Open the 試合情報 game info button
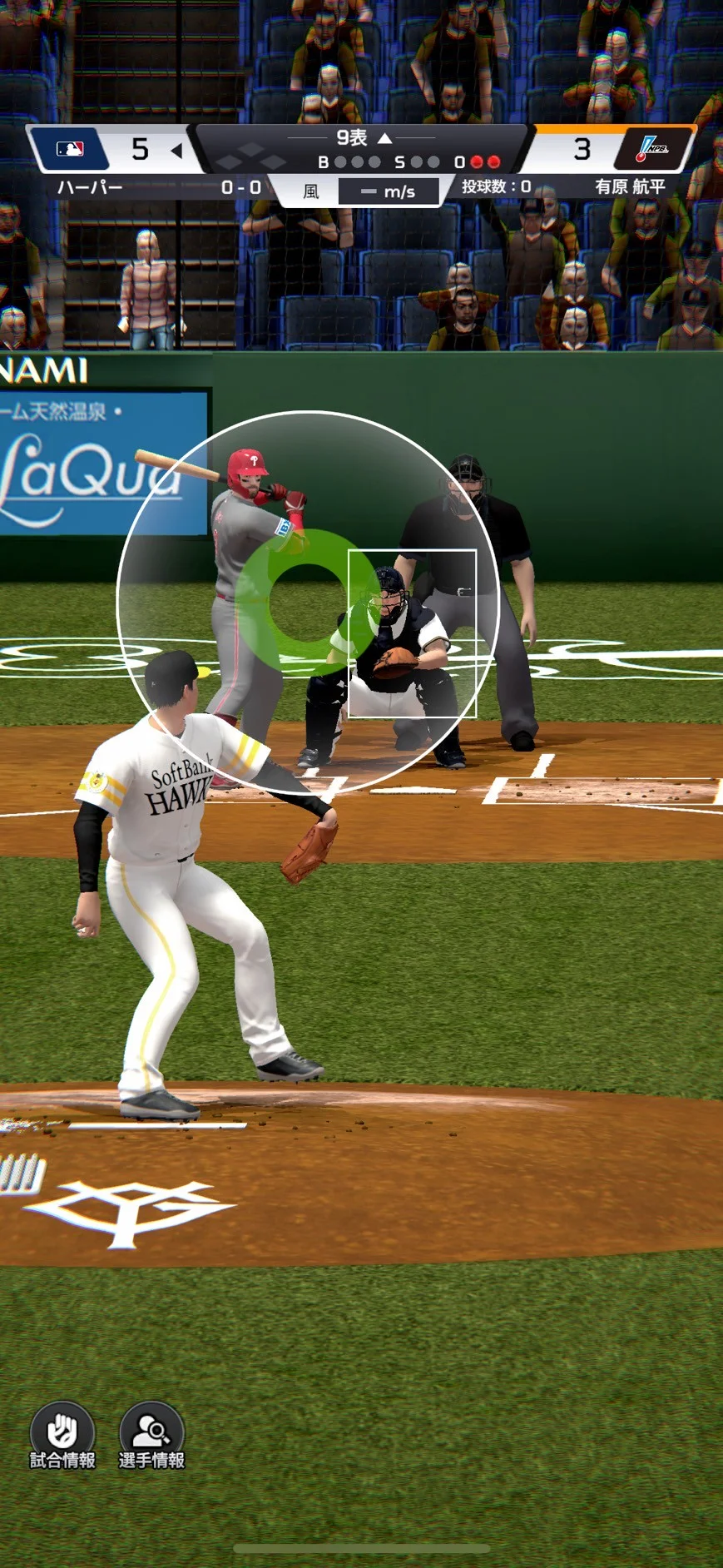723x1568 pixels. pyautogui.click(x=62, y=1435)
